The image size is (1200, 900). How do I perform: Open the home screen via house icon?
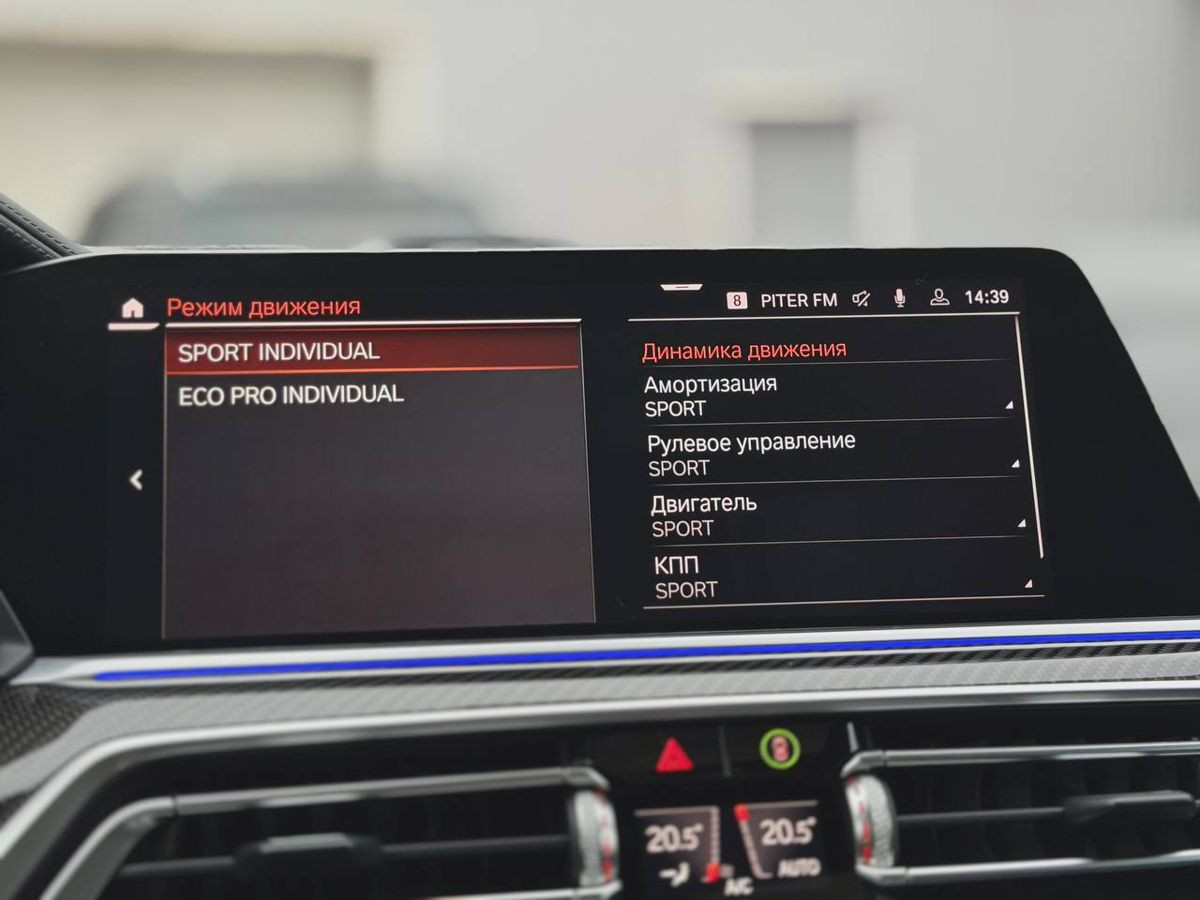point(132,308)
